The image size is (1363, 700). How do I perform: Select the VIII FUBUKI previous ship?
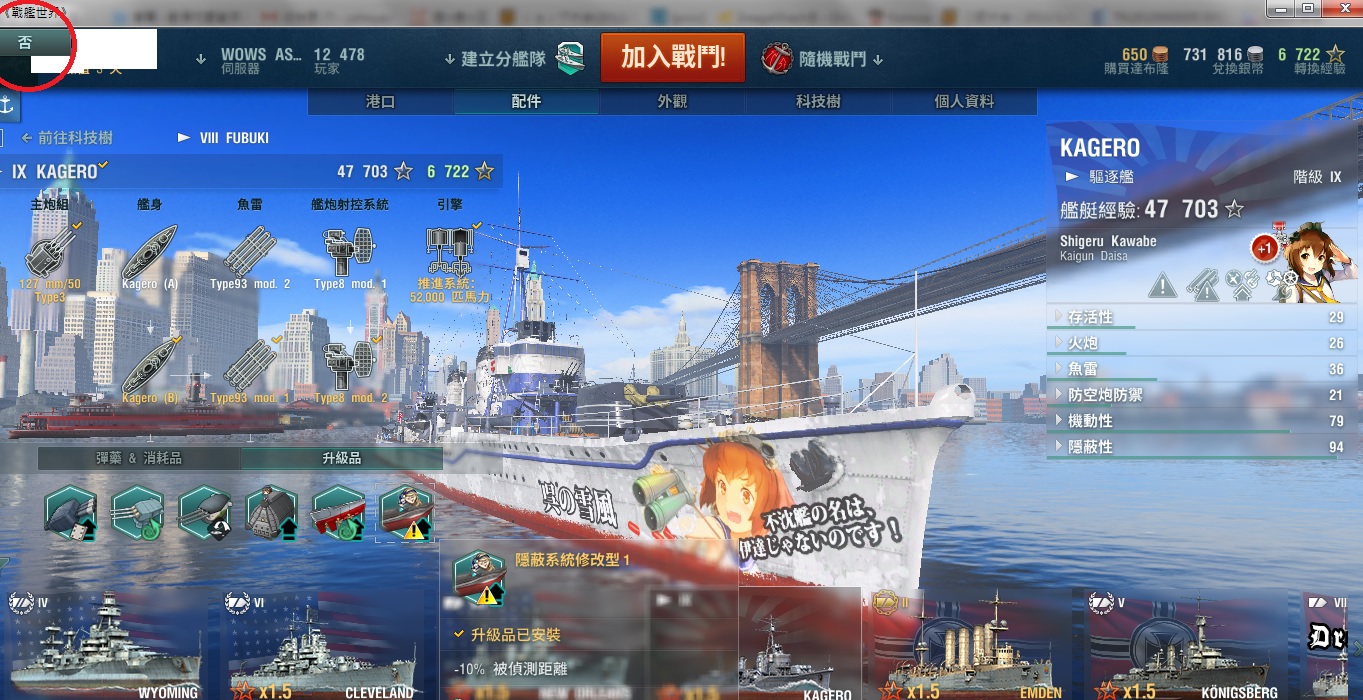225,138
